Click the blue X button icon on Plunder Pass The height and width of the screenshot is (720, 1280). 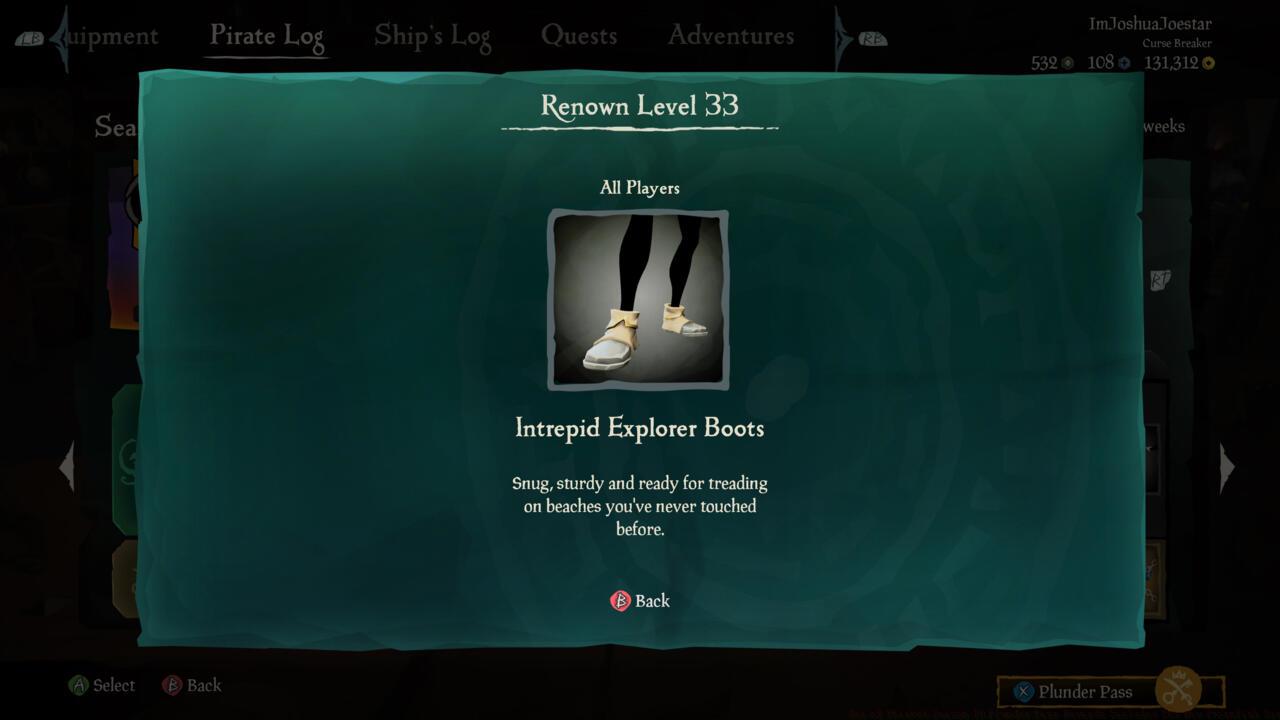click(1022, 691)
